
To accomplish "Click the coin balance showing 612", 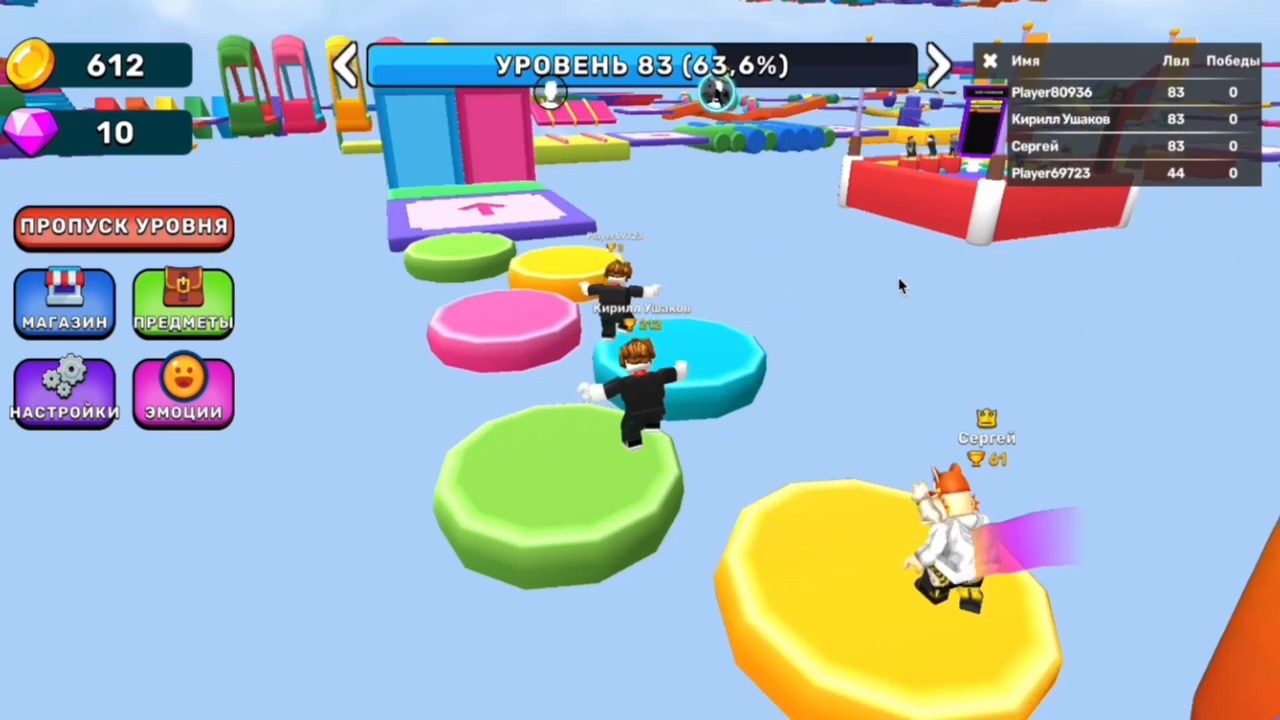I will point(115,64).
